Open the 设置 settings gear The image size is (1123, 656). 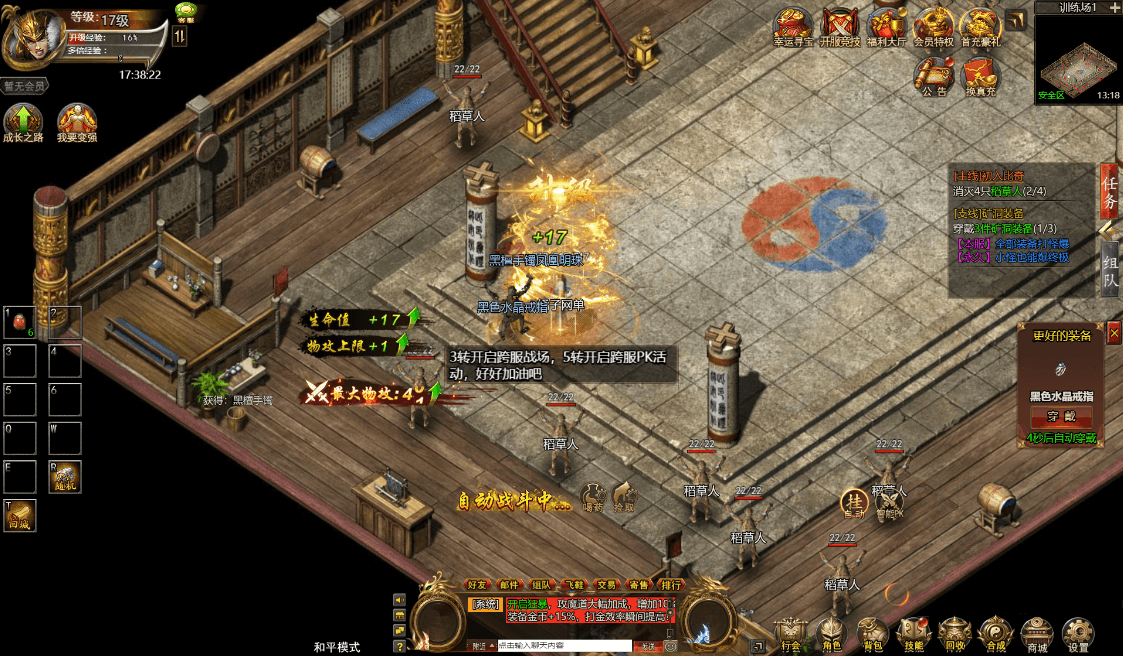pyautogui.click(x=1077, y=633)
